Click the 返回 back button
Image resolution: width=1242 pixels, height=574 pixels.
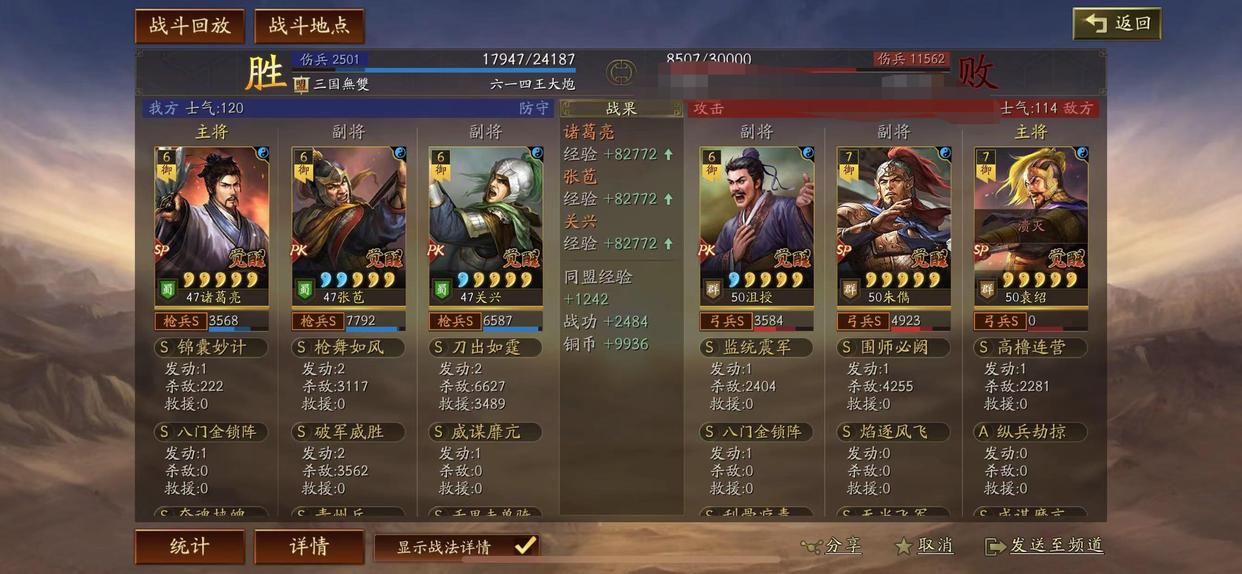point(1117,24)
